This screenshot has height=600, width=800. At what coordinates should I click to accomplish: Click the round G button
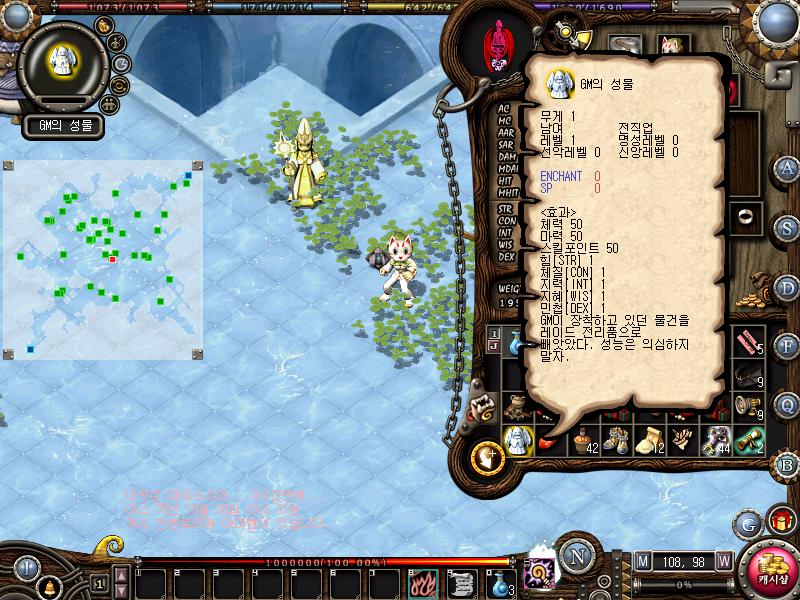point(747,522)
